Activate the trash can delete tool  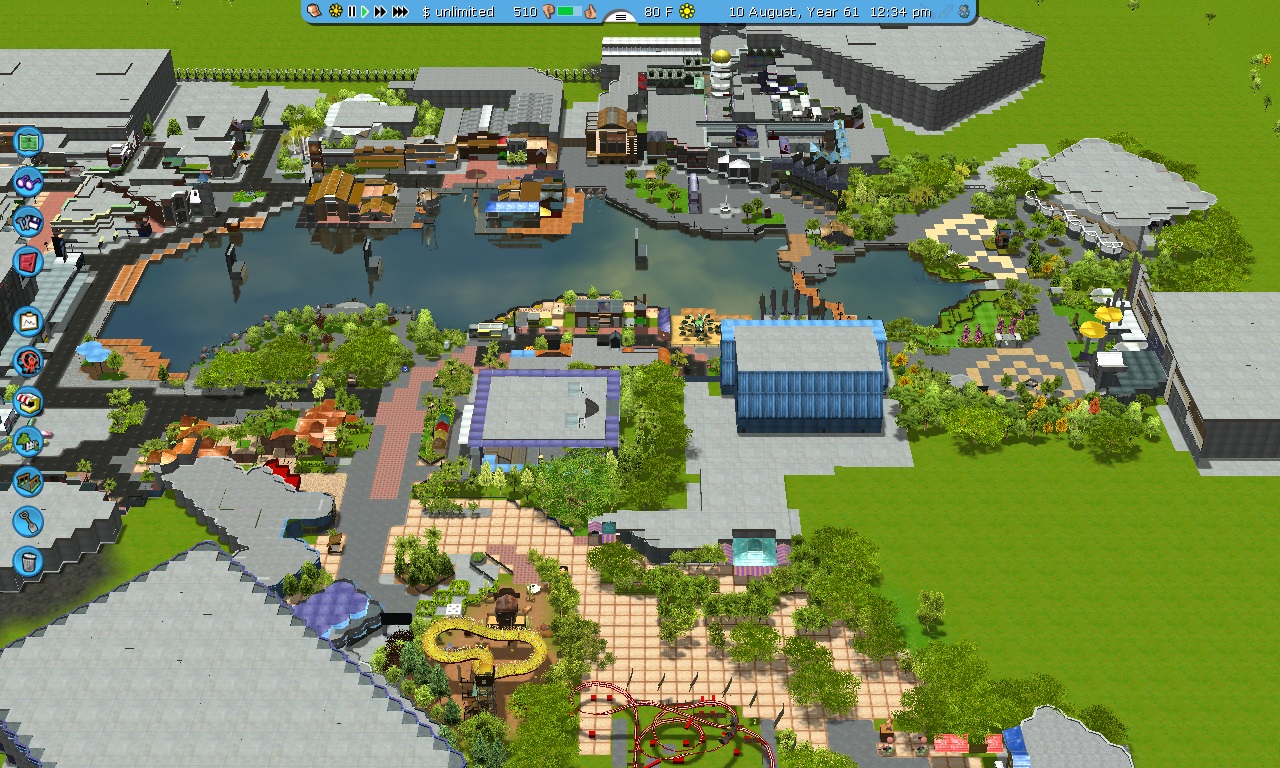click(x=28, y=561)
